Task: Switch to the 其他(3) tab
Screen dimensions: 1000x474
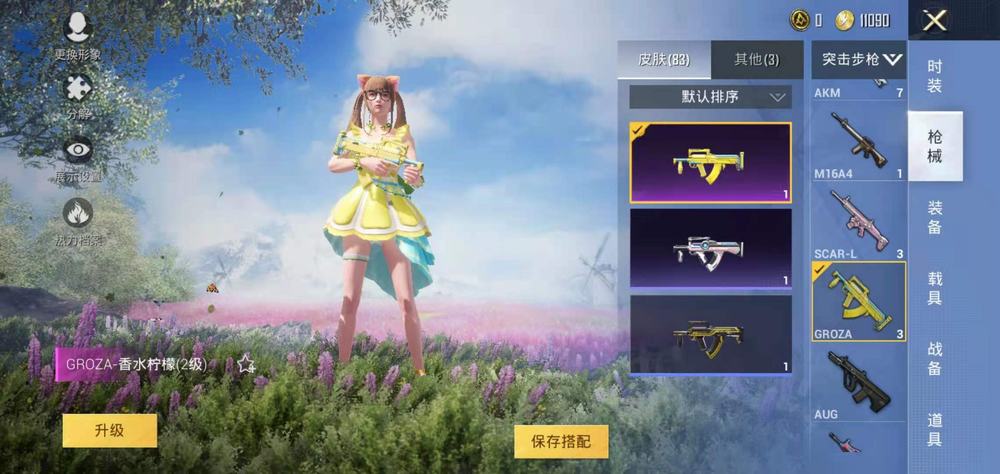Action: pos(757,59)
